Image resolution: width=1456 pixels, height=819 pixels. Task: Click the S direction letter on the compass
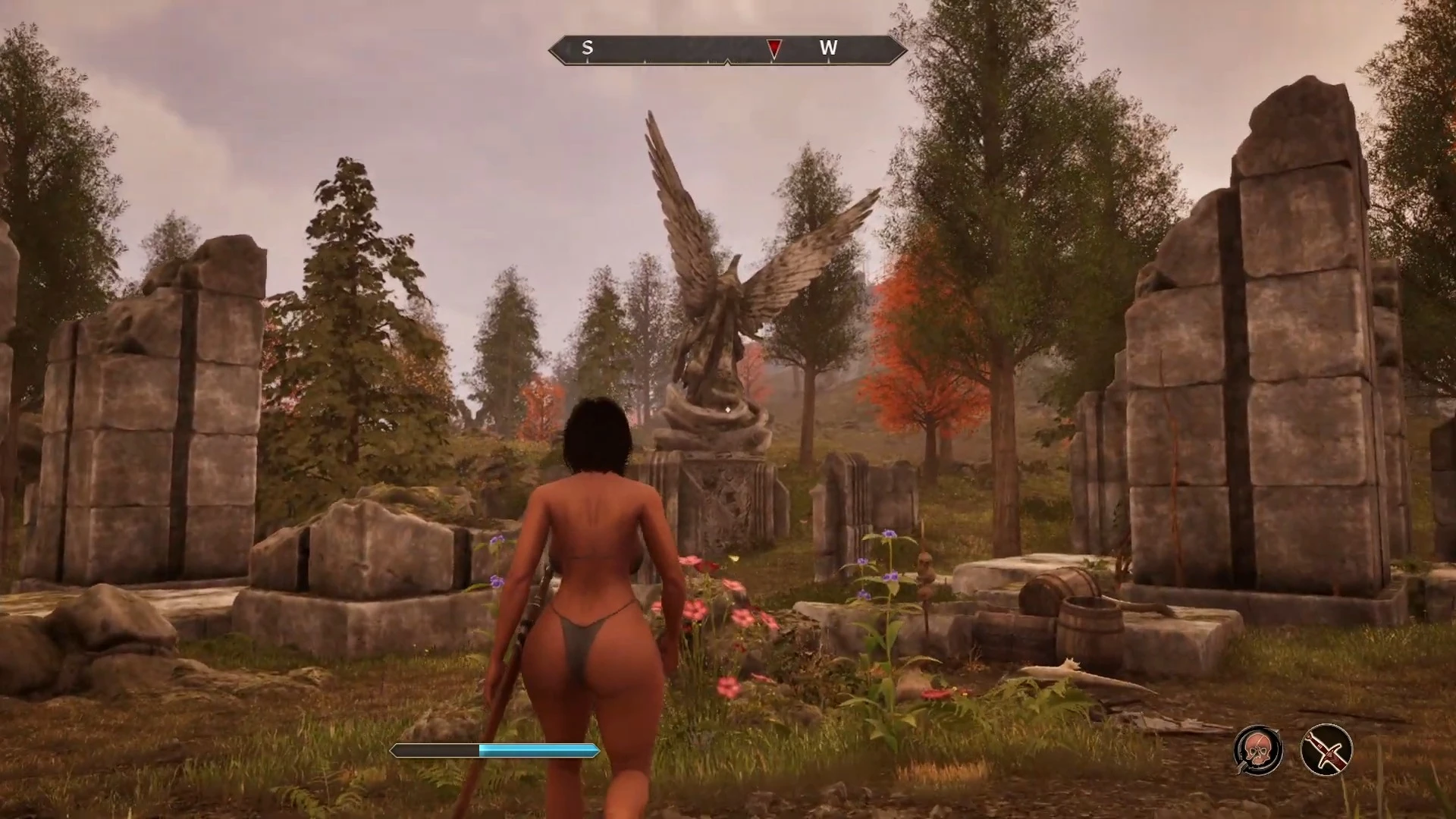(x=587, y=48)
